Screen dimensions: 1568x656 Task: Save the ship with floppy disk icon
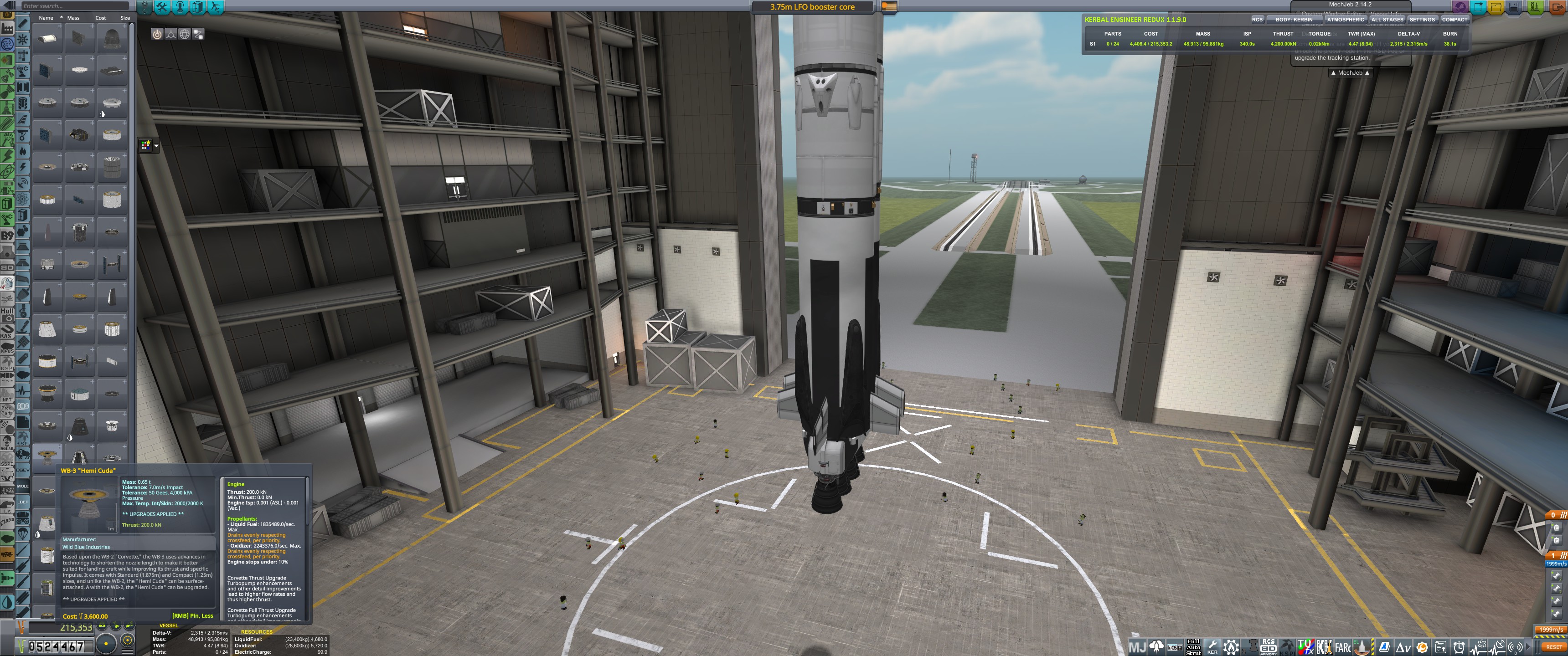coord(1514,7)
